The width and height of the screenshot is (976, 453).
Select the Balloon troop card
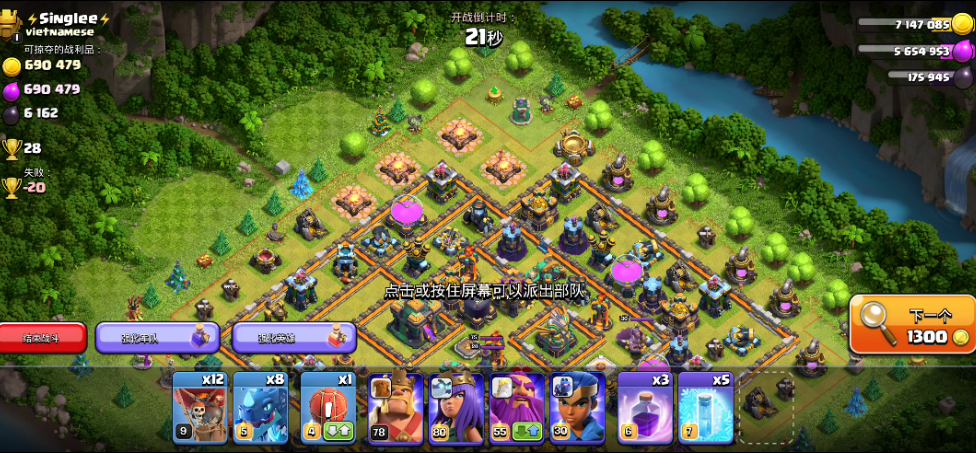point(200,408)
